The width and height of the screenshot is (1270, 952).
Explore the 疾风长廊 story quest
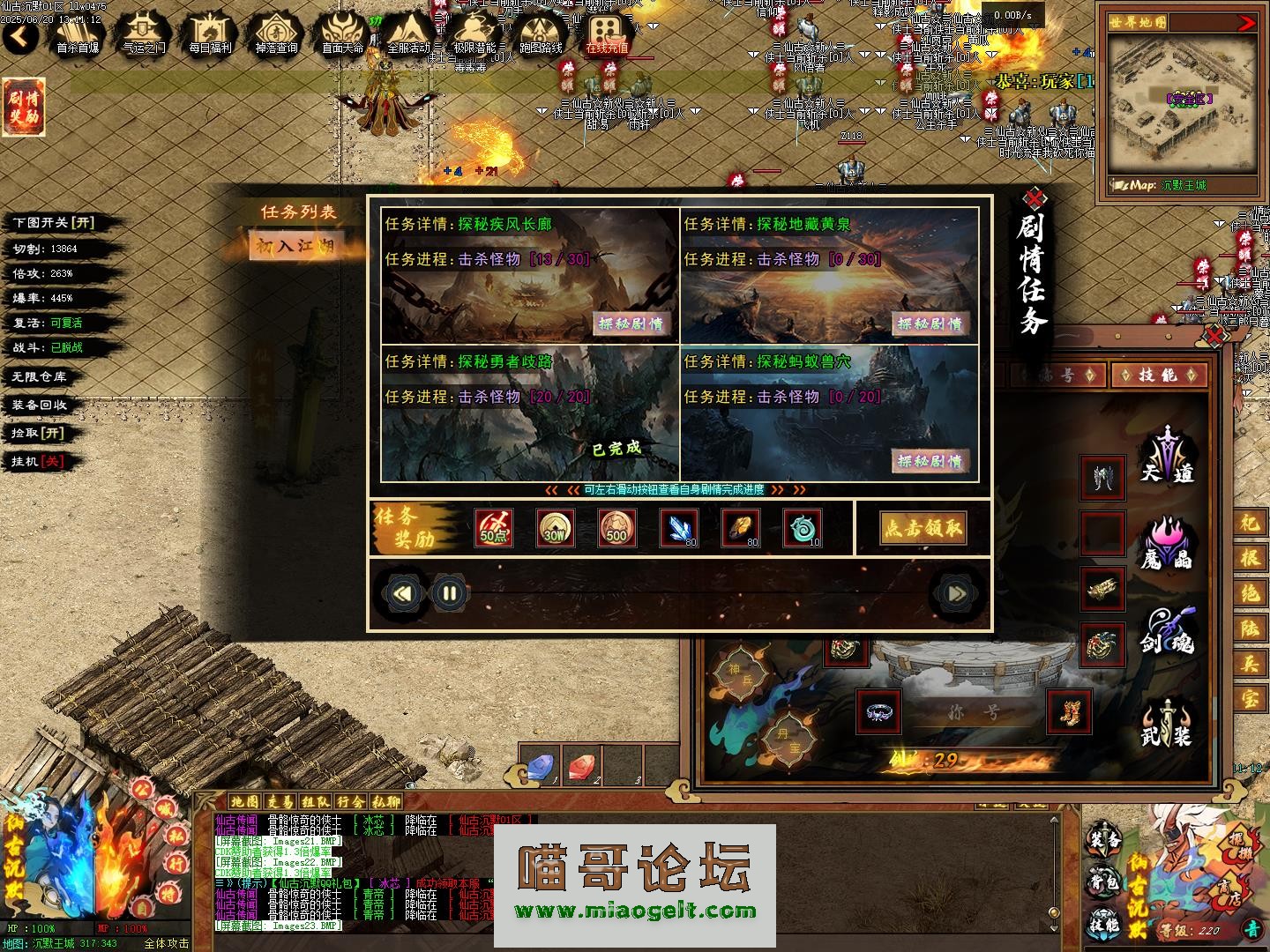[631, 324]
